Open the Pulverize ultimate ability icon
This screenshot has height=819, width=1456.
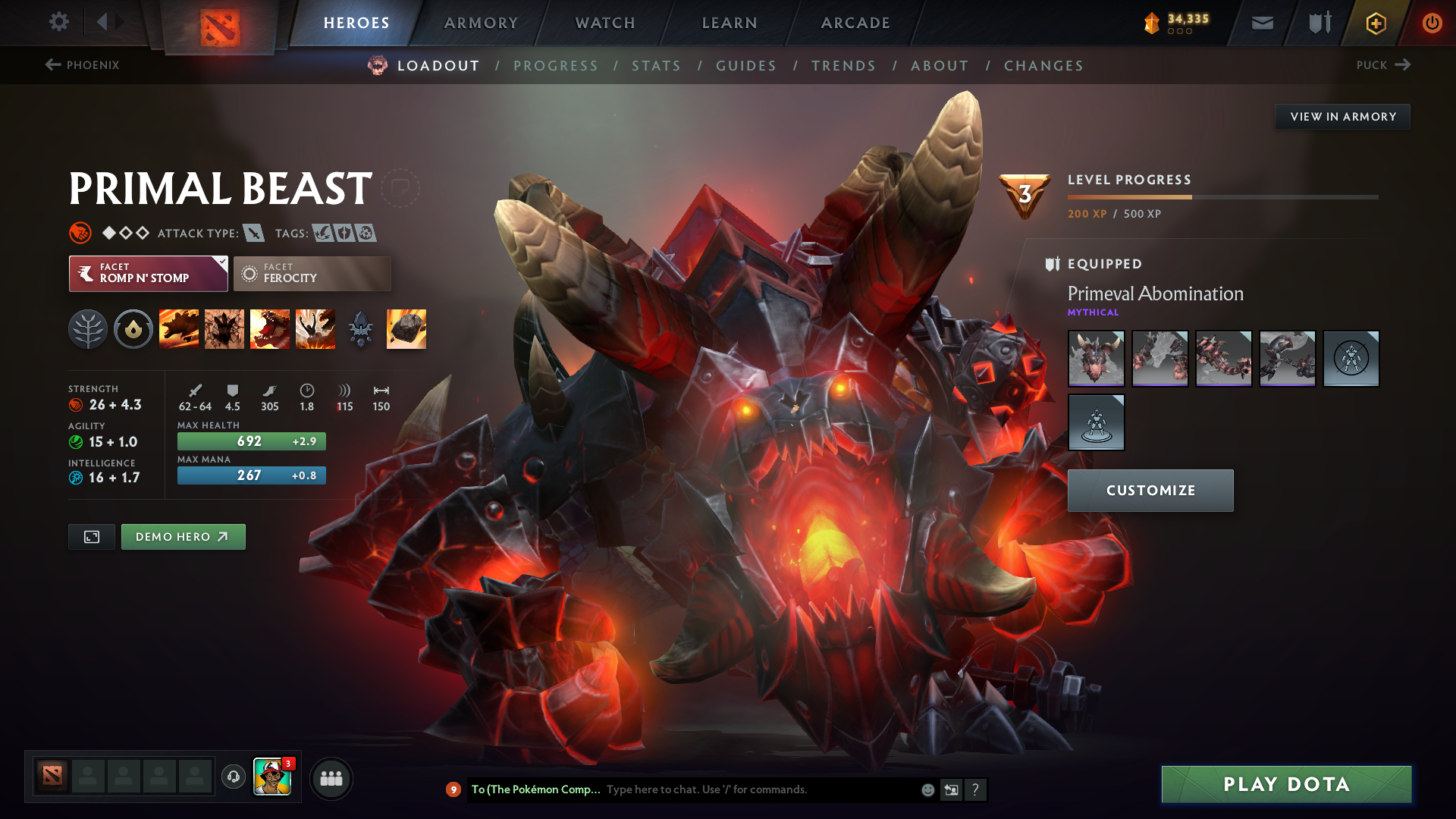point(315,328)
